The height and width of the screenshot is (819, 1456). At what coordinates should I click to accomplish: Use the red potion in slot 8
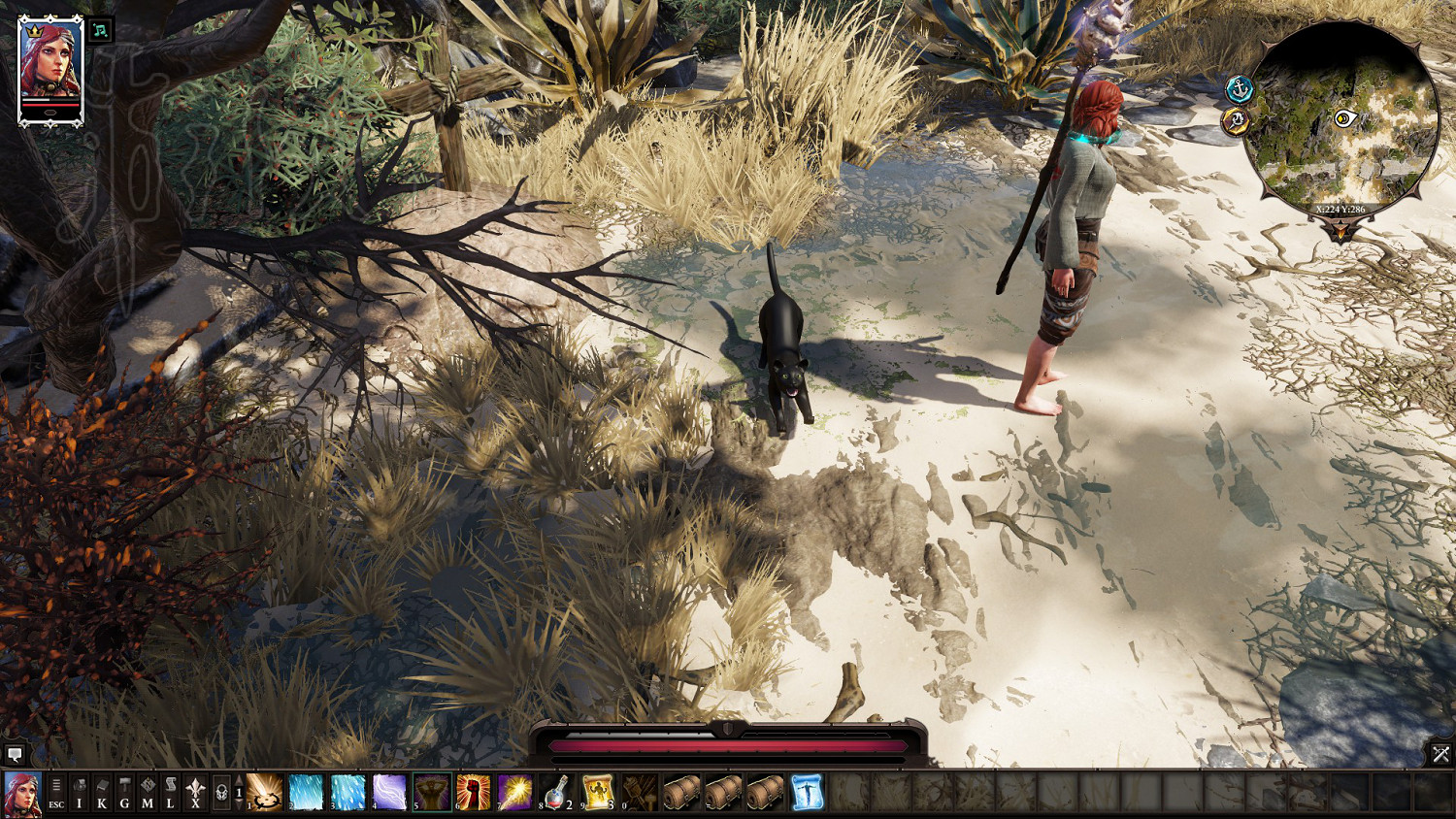556,792
